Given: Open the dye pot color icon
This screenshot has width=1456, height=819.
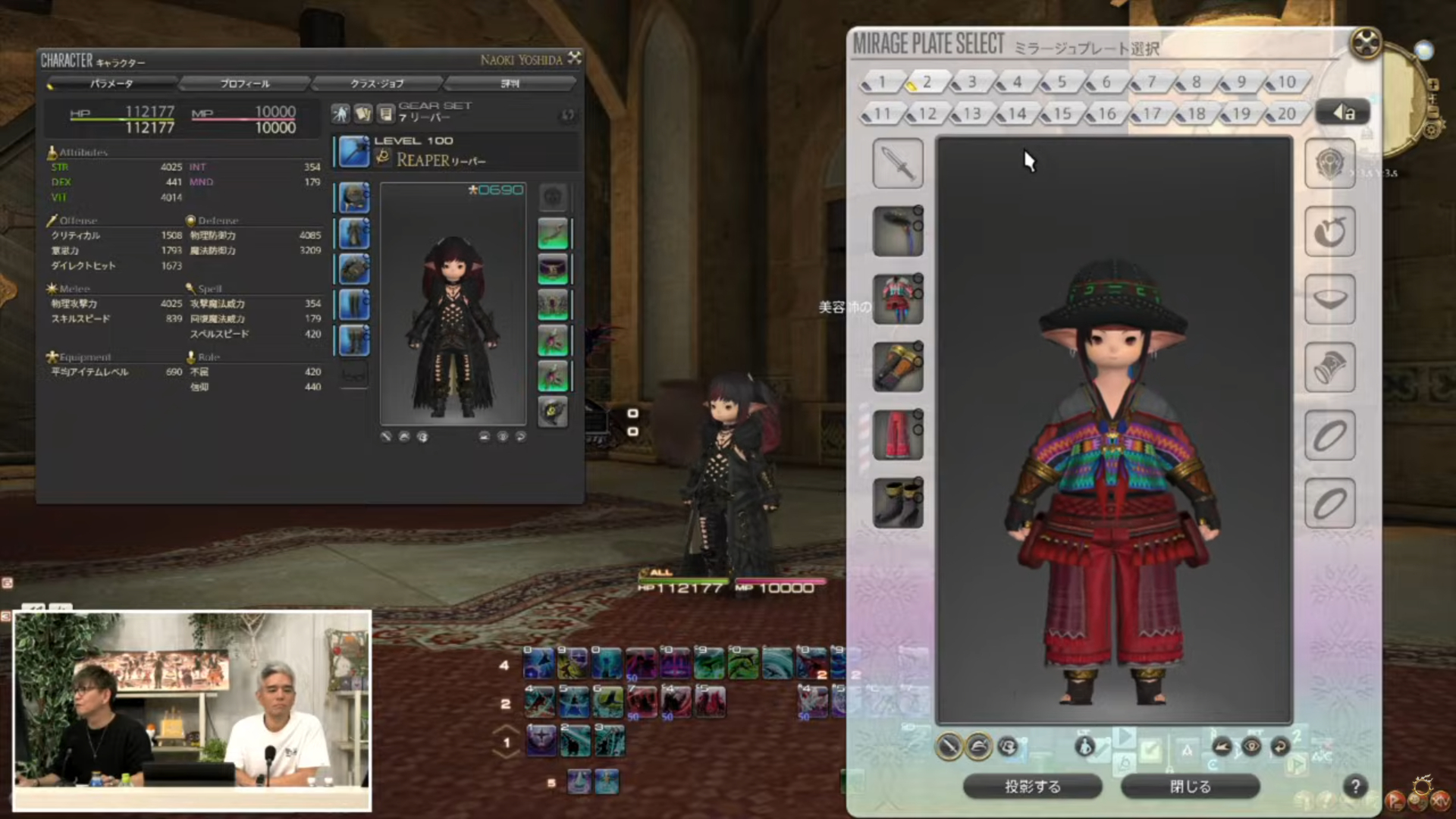Looking at the screenshot, I should (1009, 747).
